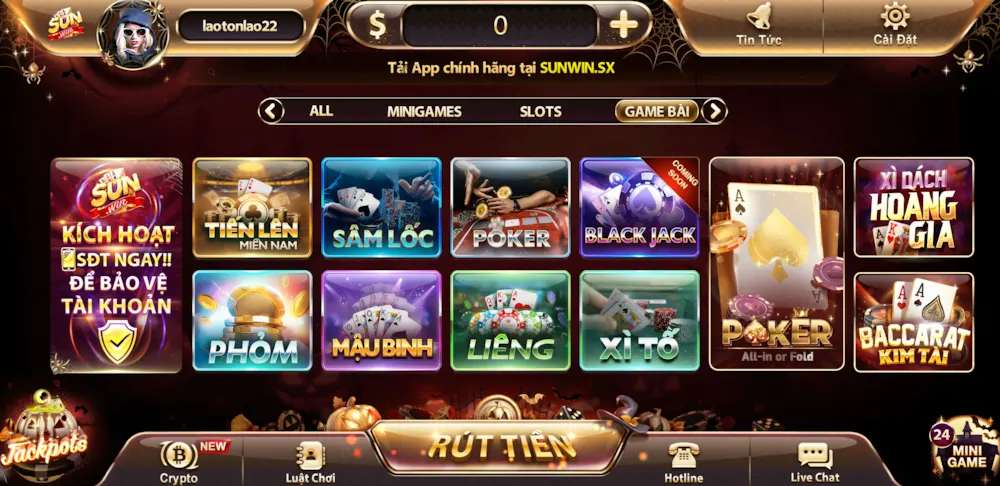Image resolution: width=1000 pixels, height=486 pixels.
Task: Click the left arrow of category tabs
Action: pos(271,111)
